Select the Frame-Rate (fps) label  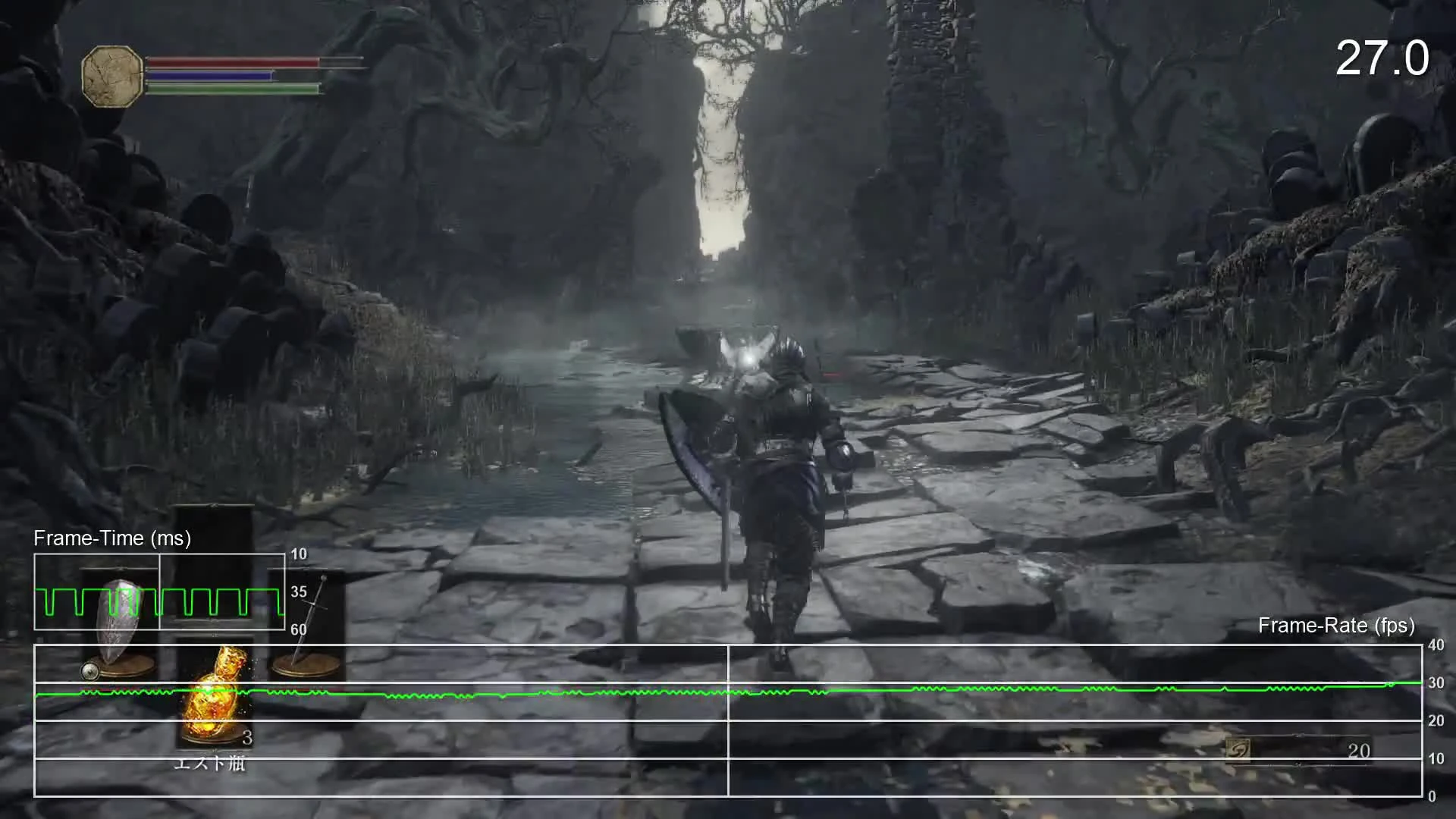[x=1337, y=626]
